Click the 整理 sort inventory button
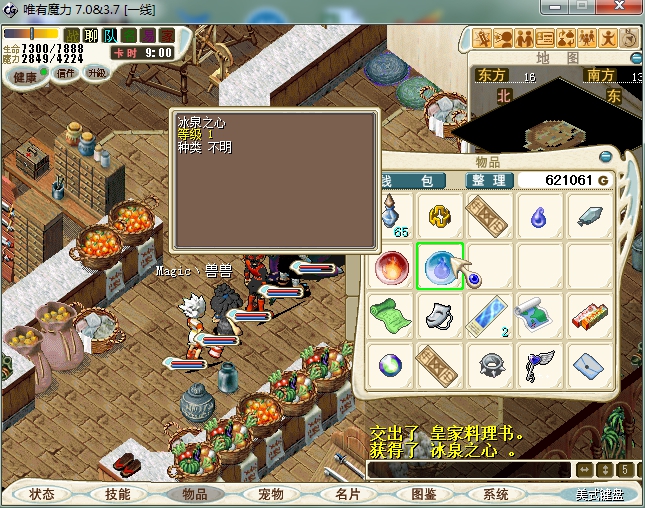The height and width of the screenshot is (508, 645). pyautogui.click(x=490, y=180)
